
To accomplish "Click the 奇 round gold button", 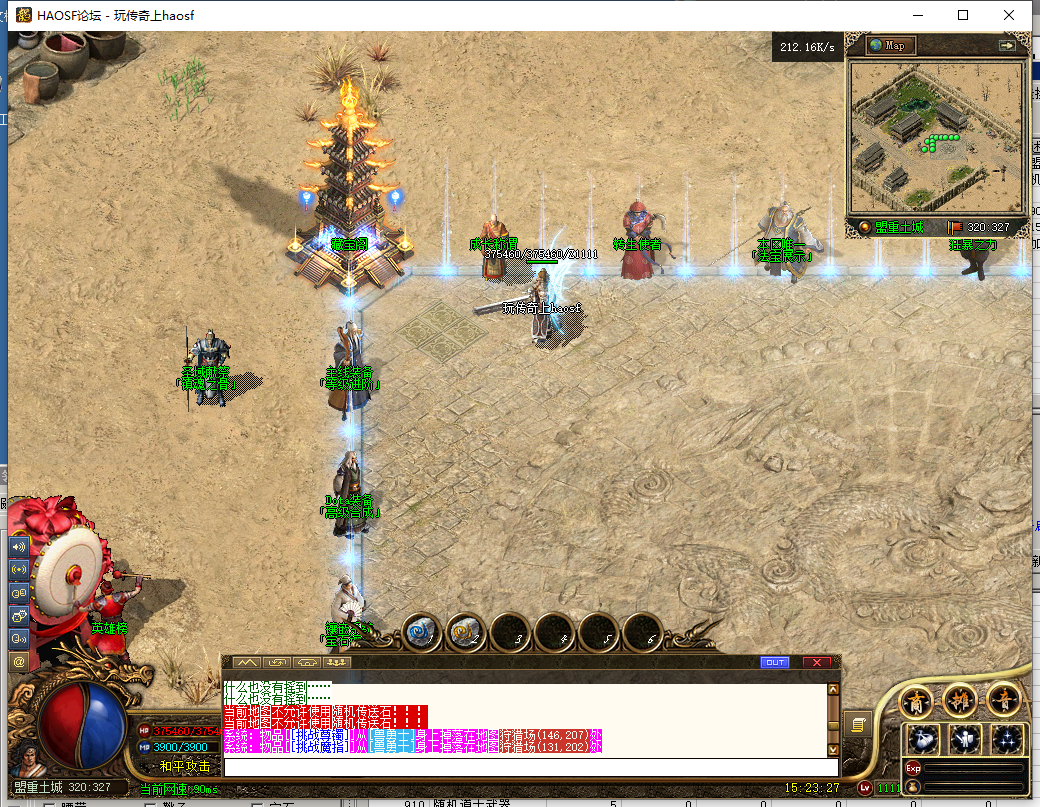I will [x=1004, y=701].
